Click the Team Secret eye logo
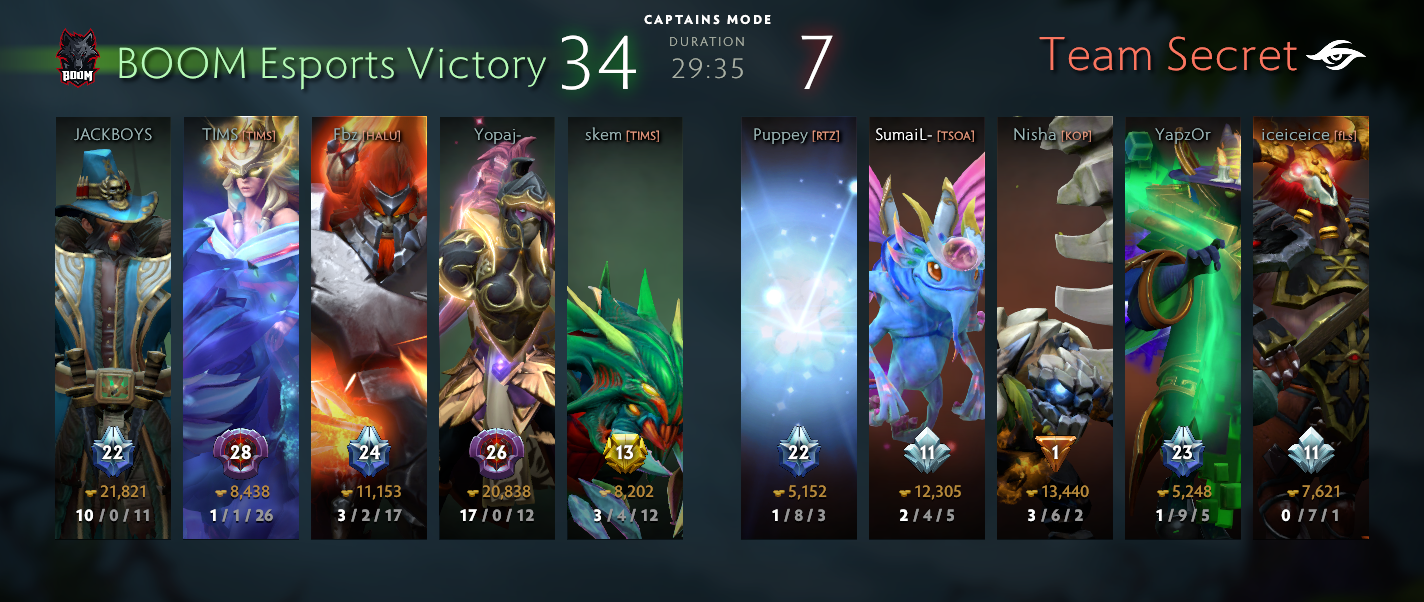Screen dimensions: 1424x602 tap(1335, 57)
